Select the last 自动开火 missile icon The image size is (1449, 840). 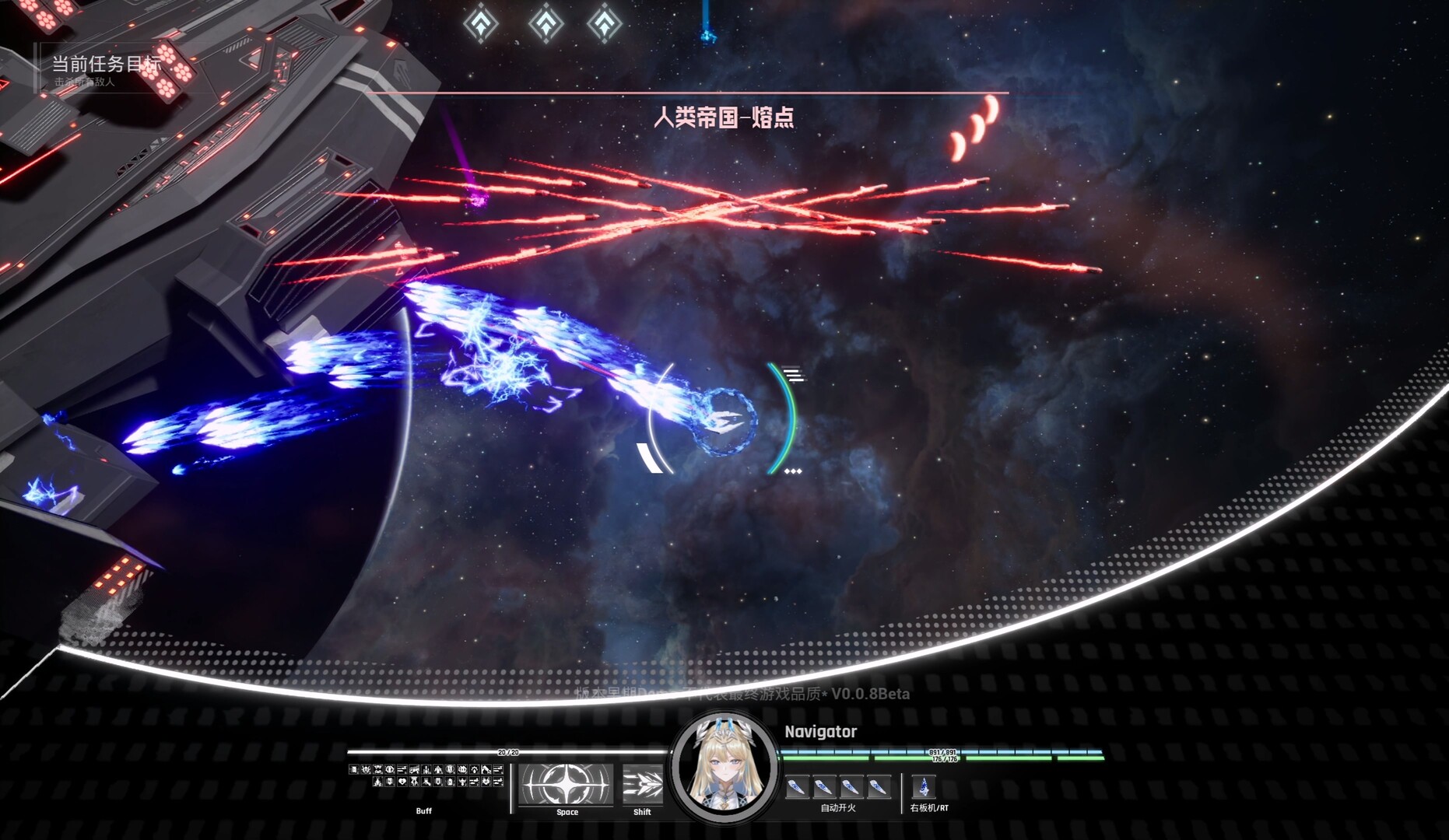click(879, 788)
